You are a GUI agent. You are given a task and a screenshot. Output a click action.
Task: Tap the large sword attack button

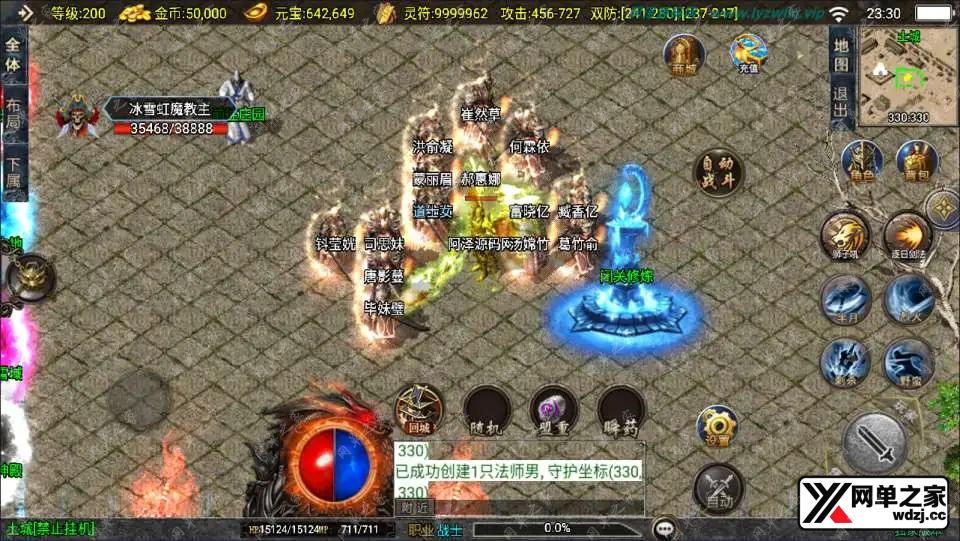[875, 441]
